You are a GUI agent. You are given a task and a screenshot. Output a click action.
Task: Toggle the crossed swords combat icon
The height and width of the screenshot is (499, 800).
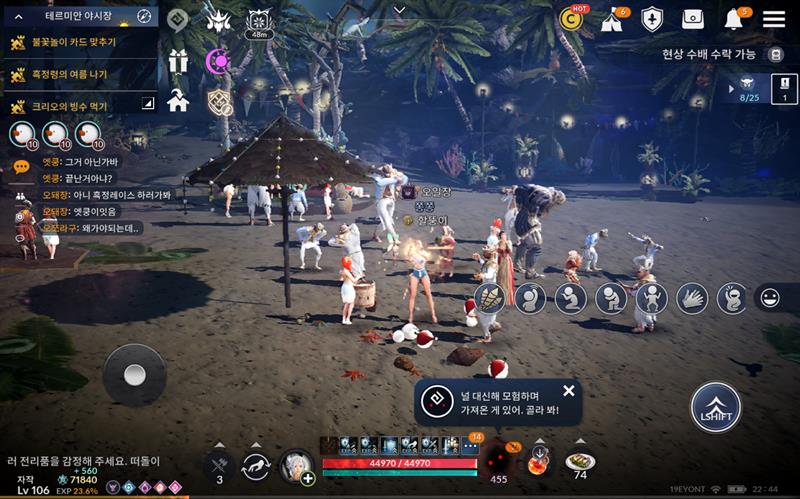[219, 465]
